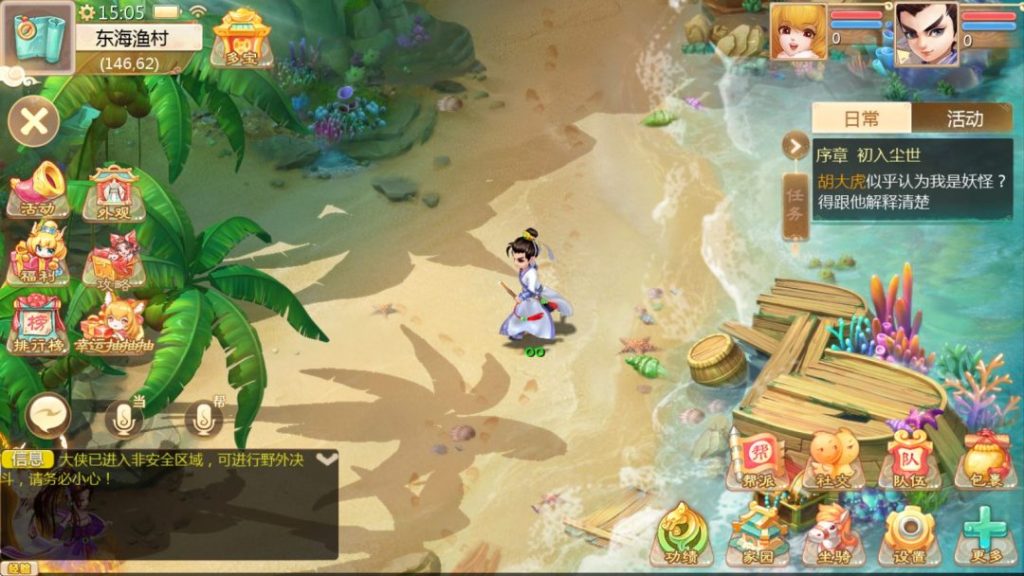Switch to the 活动 tab in quest panel
Viewport: 1024px width, 576px height.
click(963, 118)
